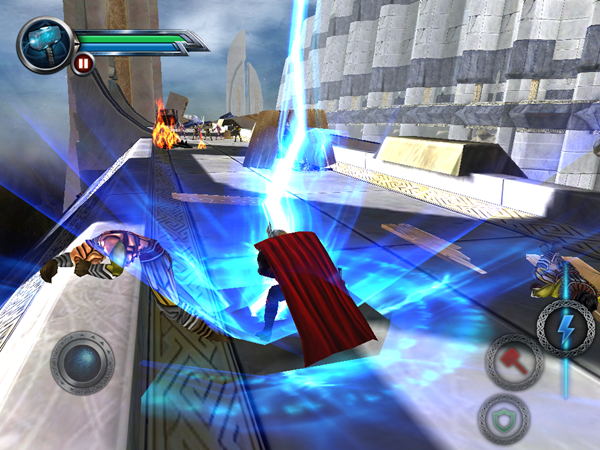Touch the virtual movement joystick
Image resolution: width=600 pixels, height=450 pixels.
point(82,362)
